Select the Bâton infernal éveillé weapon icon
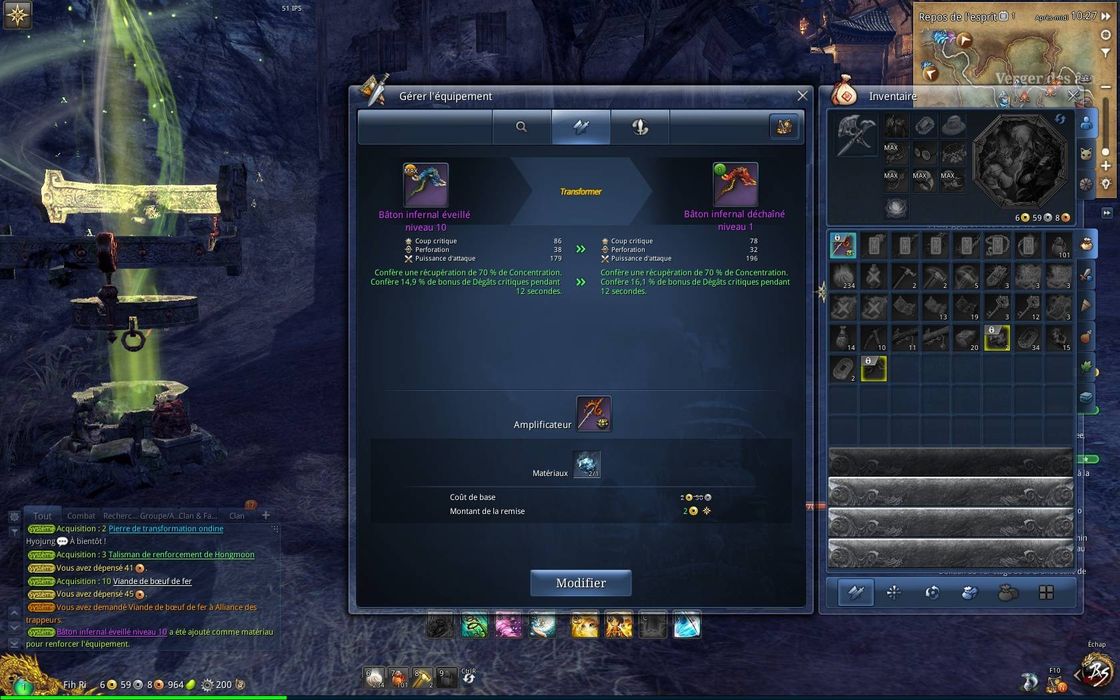The image size is (1120, 700). pyautogui.click(x=425, y=185)
